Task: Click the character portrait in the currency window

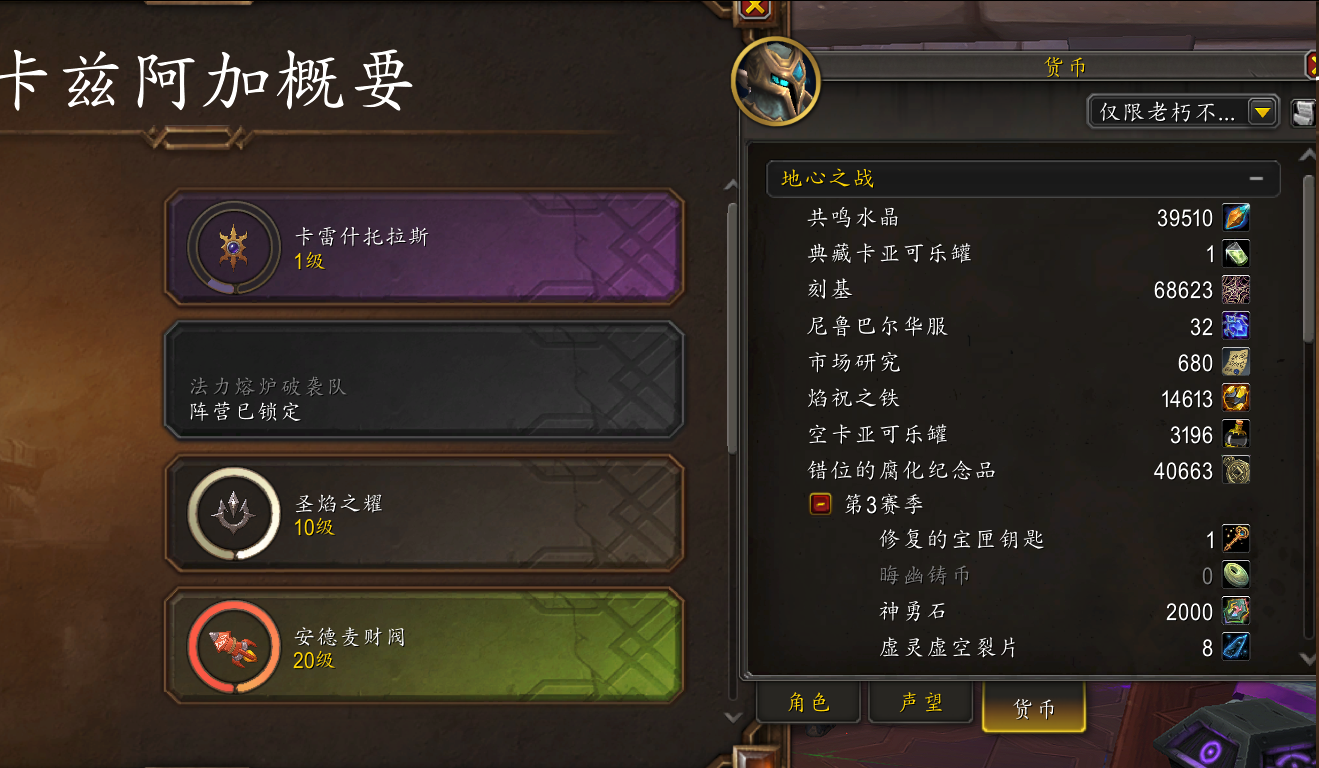Action: (x=775, y=82)
